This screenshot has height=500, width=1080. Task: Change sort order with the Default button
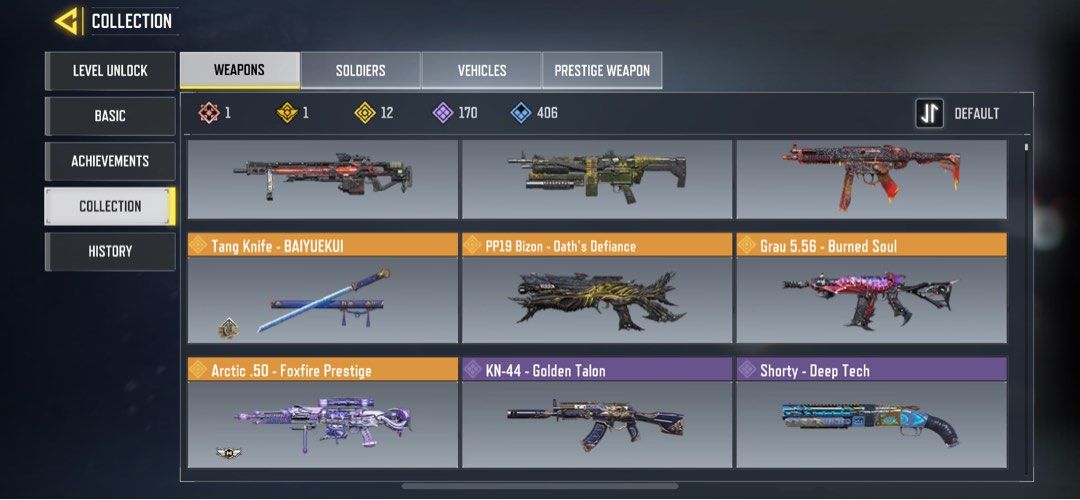958,114
